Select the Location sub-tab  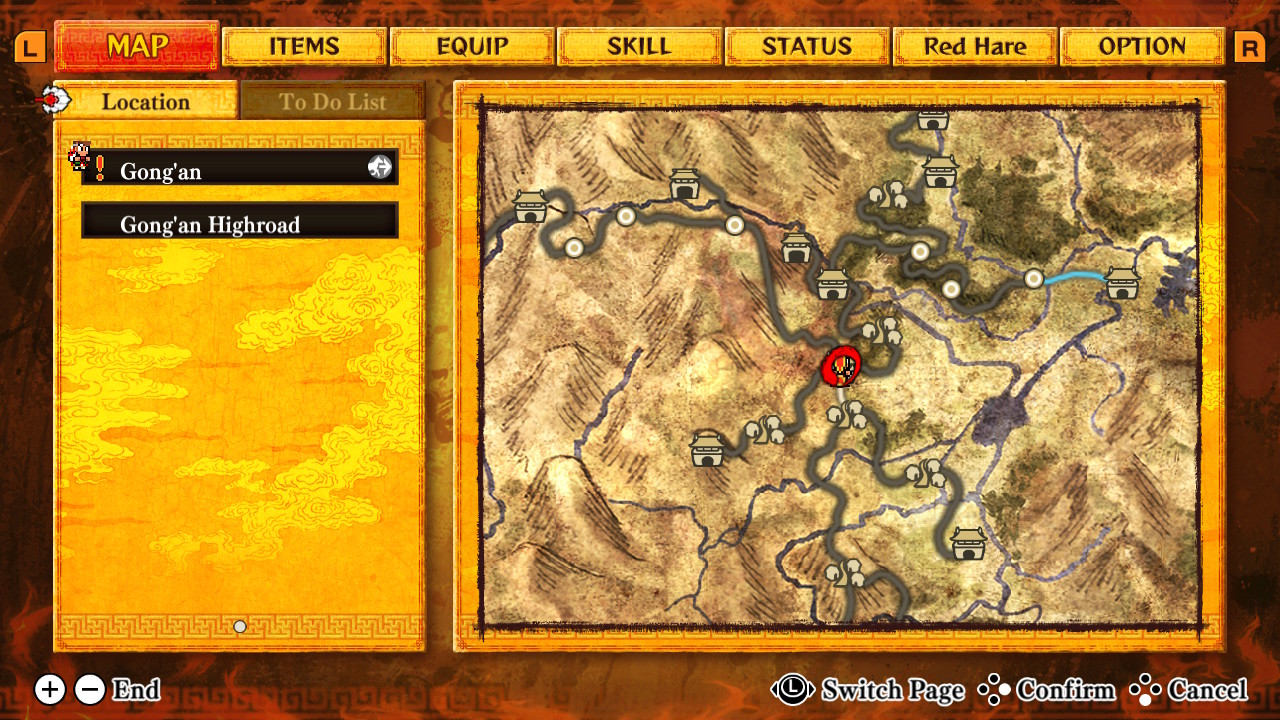146,102
